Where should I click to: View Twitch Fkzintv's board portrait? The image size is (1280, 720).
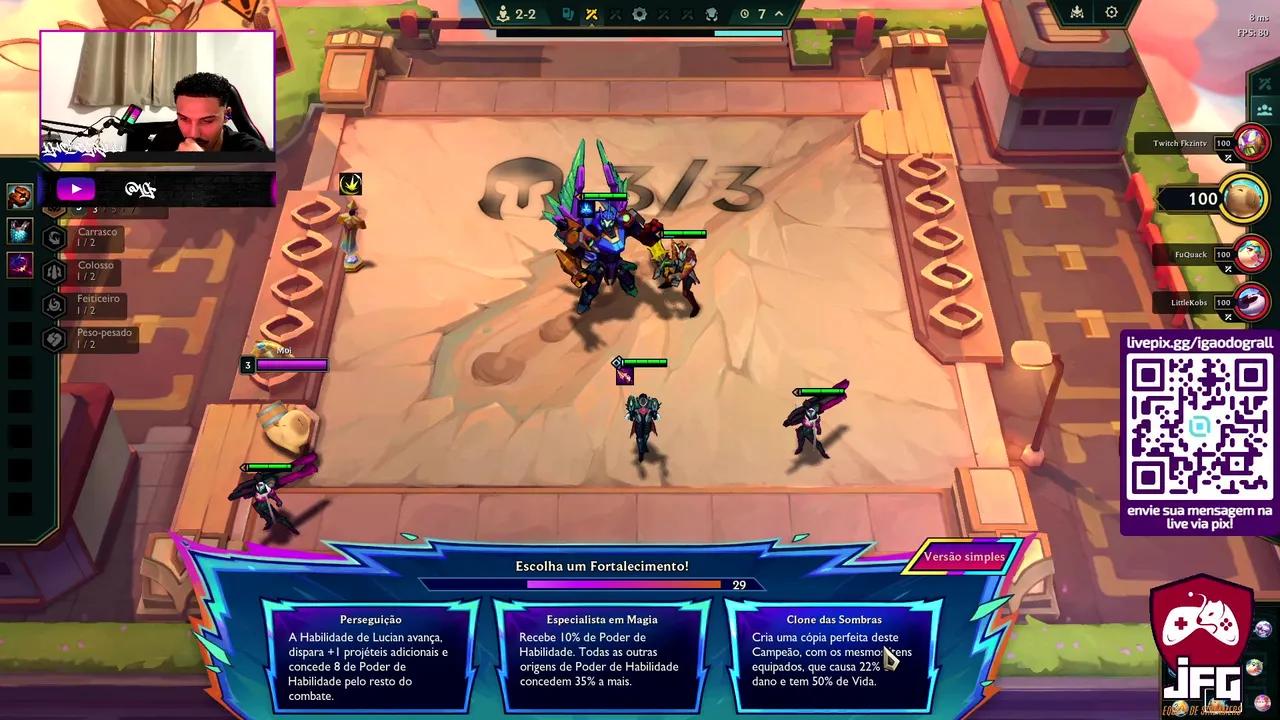pyautogui.click(x=1251, y=143)
